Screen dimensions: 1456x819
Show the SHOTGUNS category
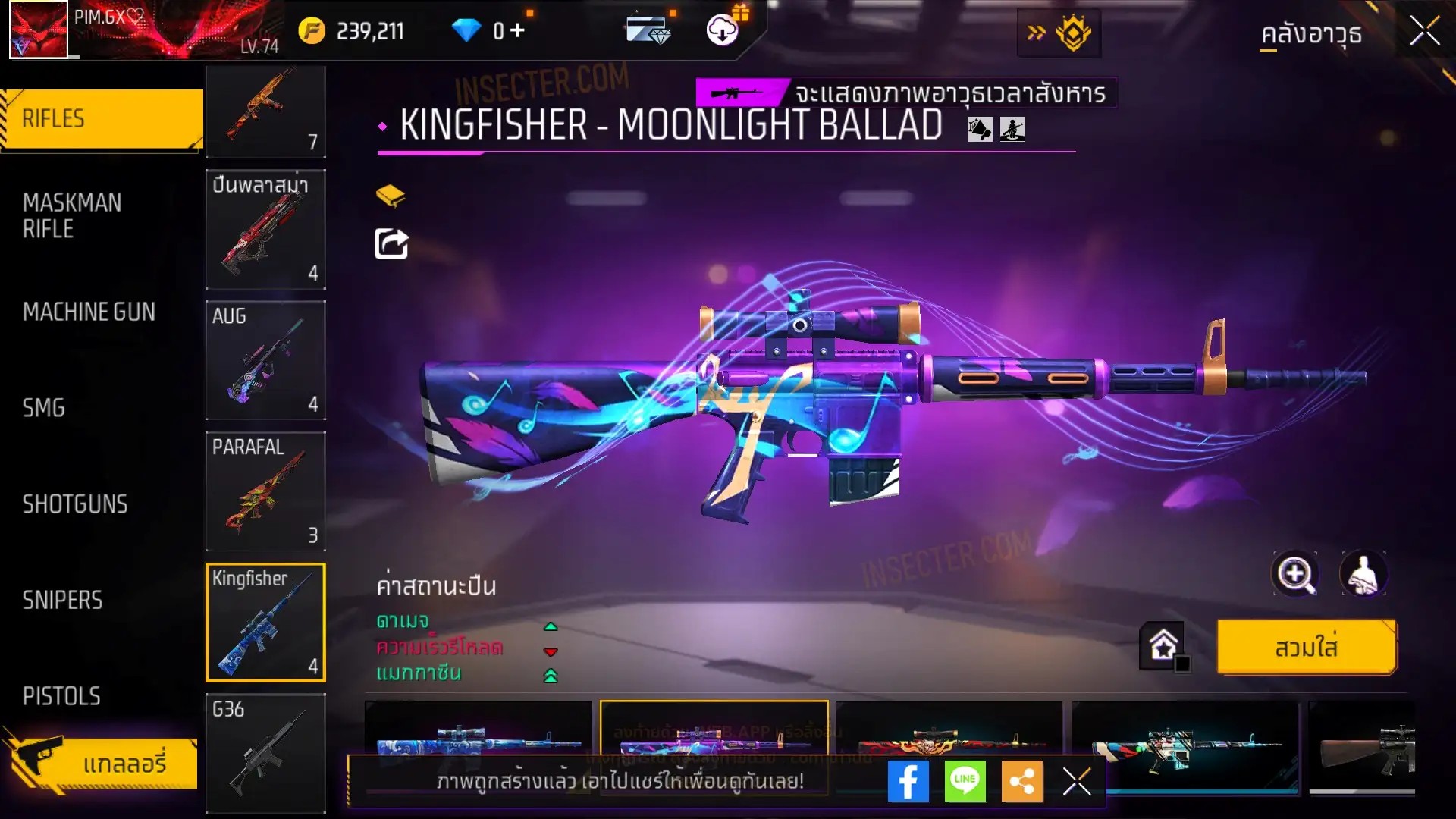(x=75, y=504)
